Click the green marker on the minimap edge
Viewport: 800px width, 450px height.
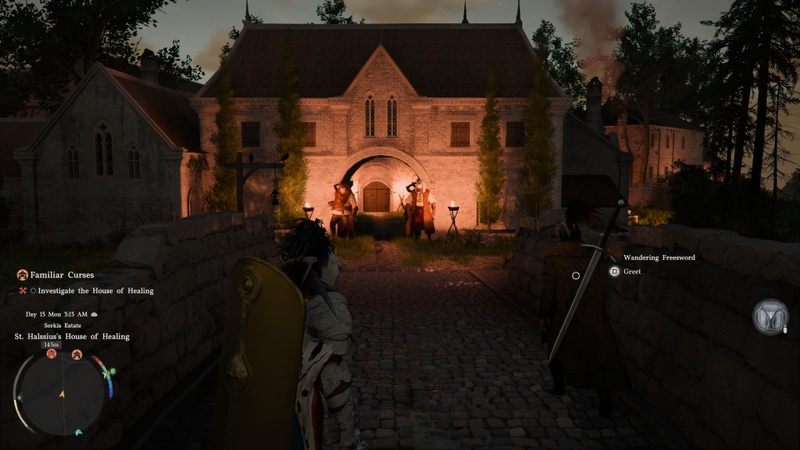click(x=110, y=373)
